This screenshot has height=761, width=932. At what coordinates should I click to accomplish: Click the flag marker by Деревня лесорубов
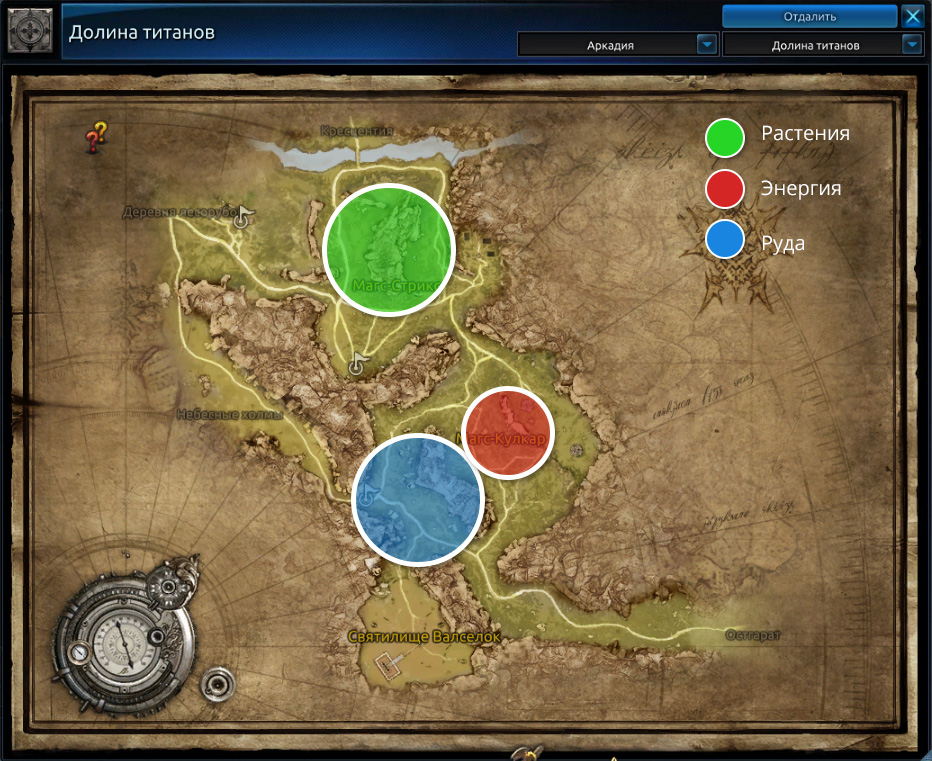(242, 217)
